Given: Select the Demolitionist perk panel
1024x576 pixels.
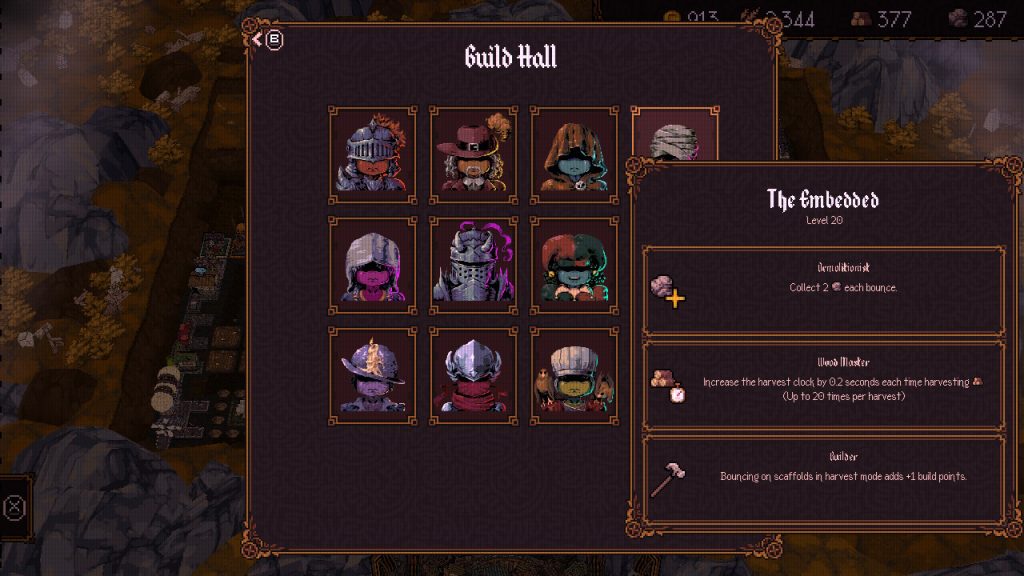Looking at the screenshot, I should pos(823,291).
